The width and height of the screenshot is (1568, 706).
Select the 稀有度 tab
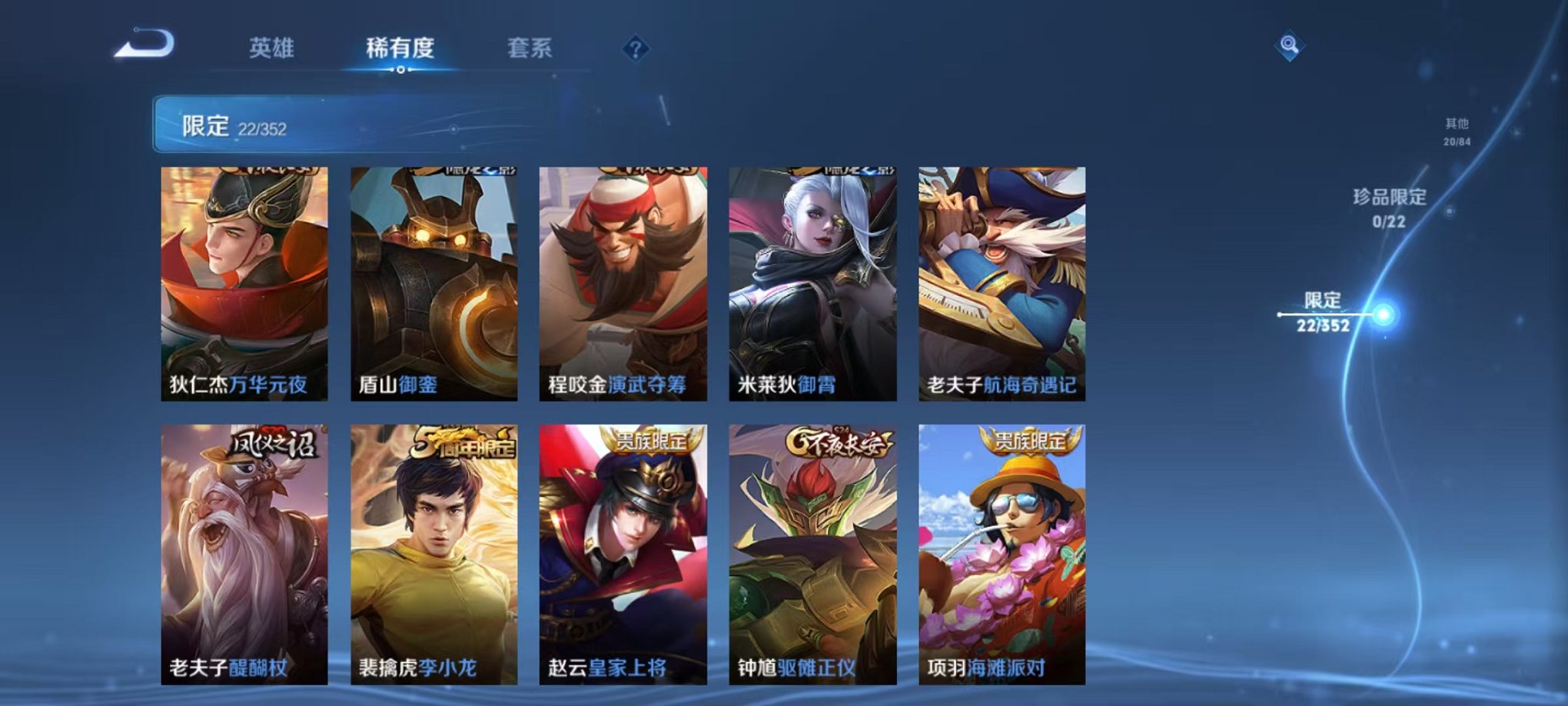point(400,48)
